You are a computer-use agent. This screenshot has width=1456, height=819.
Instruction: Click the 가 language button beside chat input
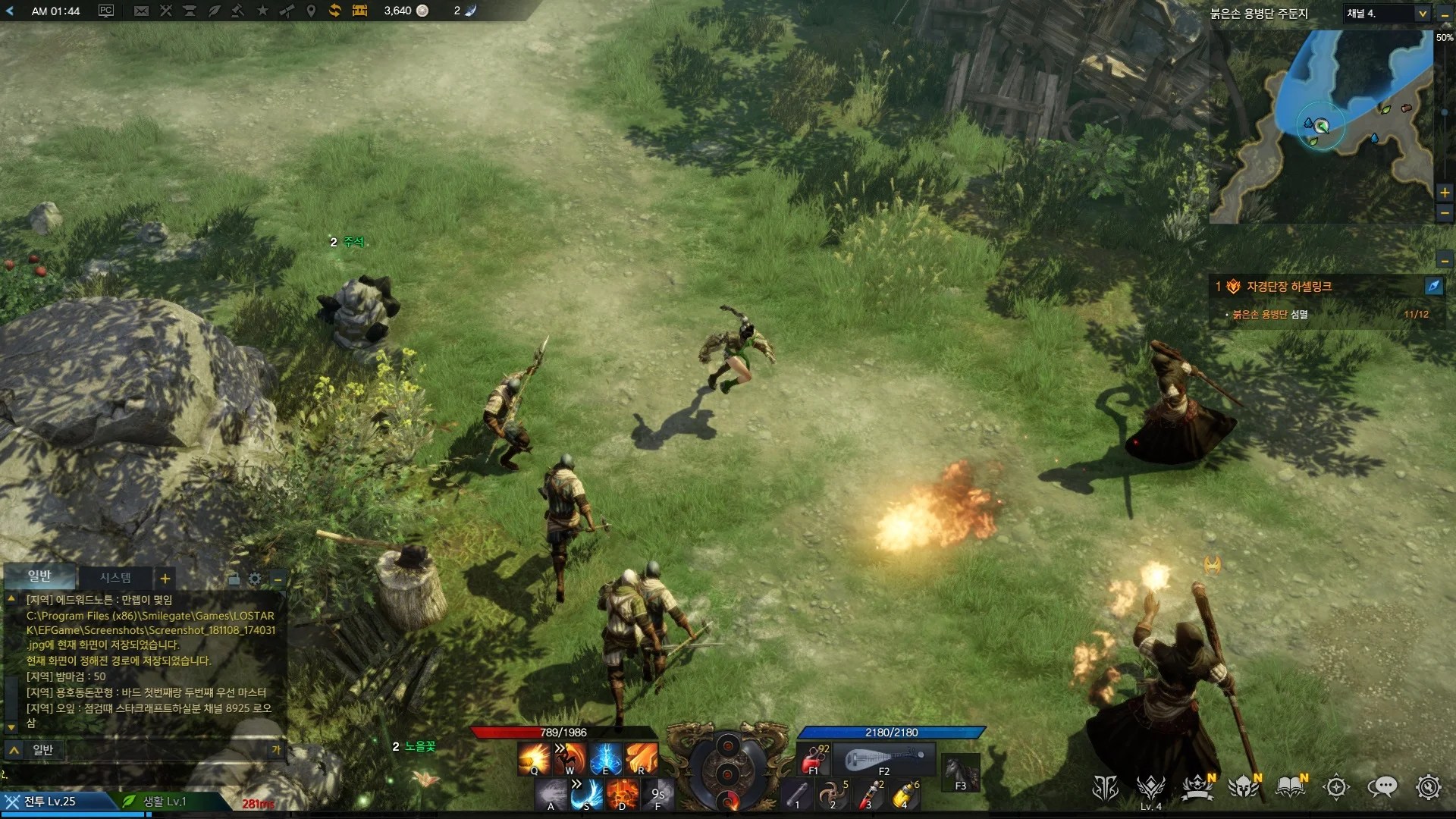278,749
